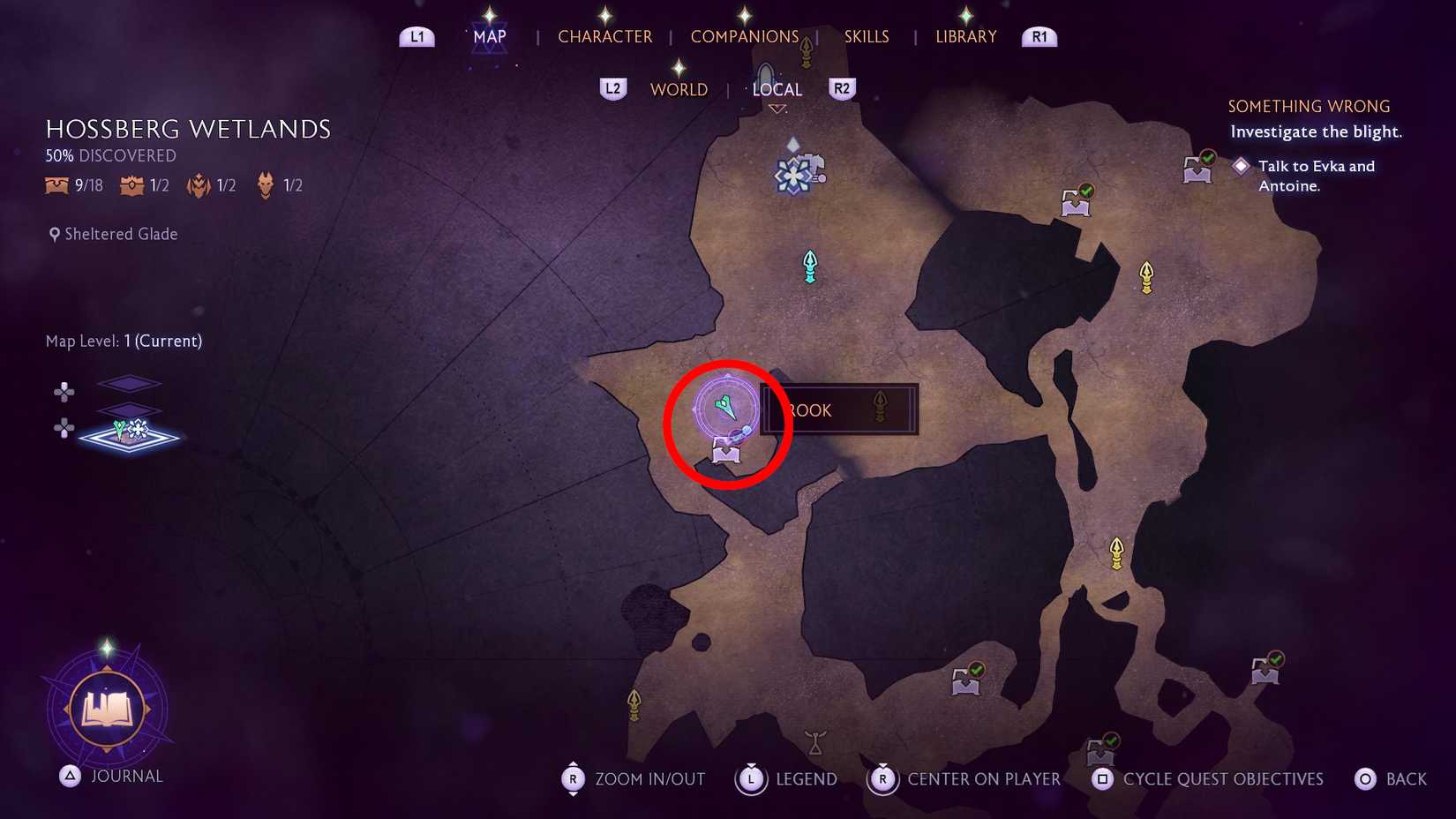
Task: Select the current map level layer
Action: tap(130, 434)
